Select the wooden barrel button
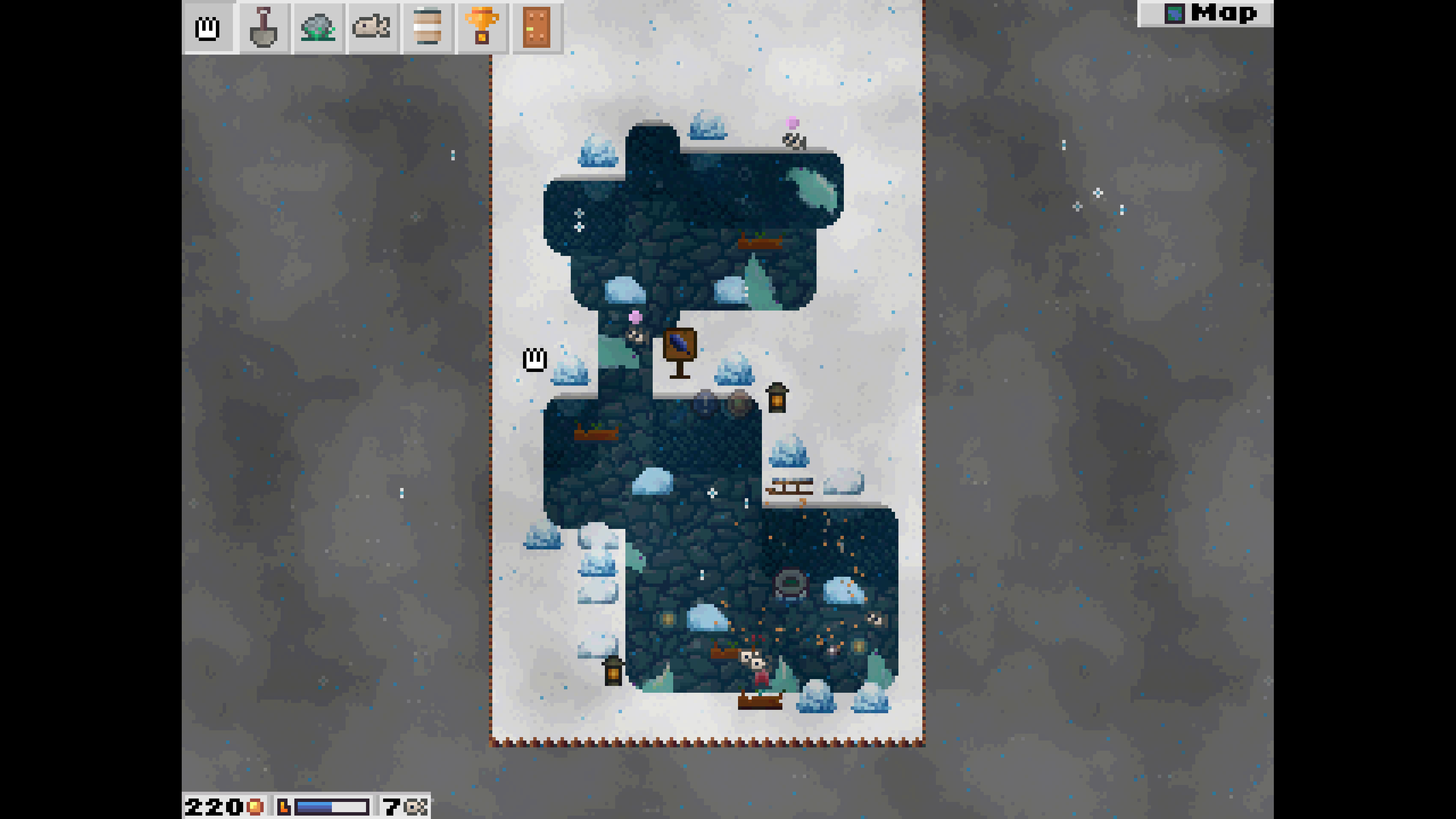 click(x=427, y=27)
